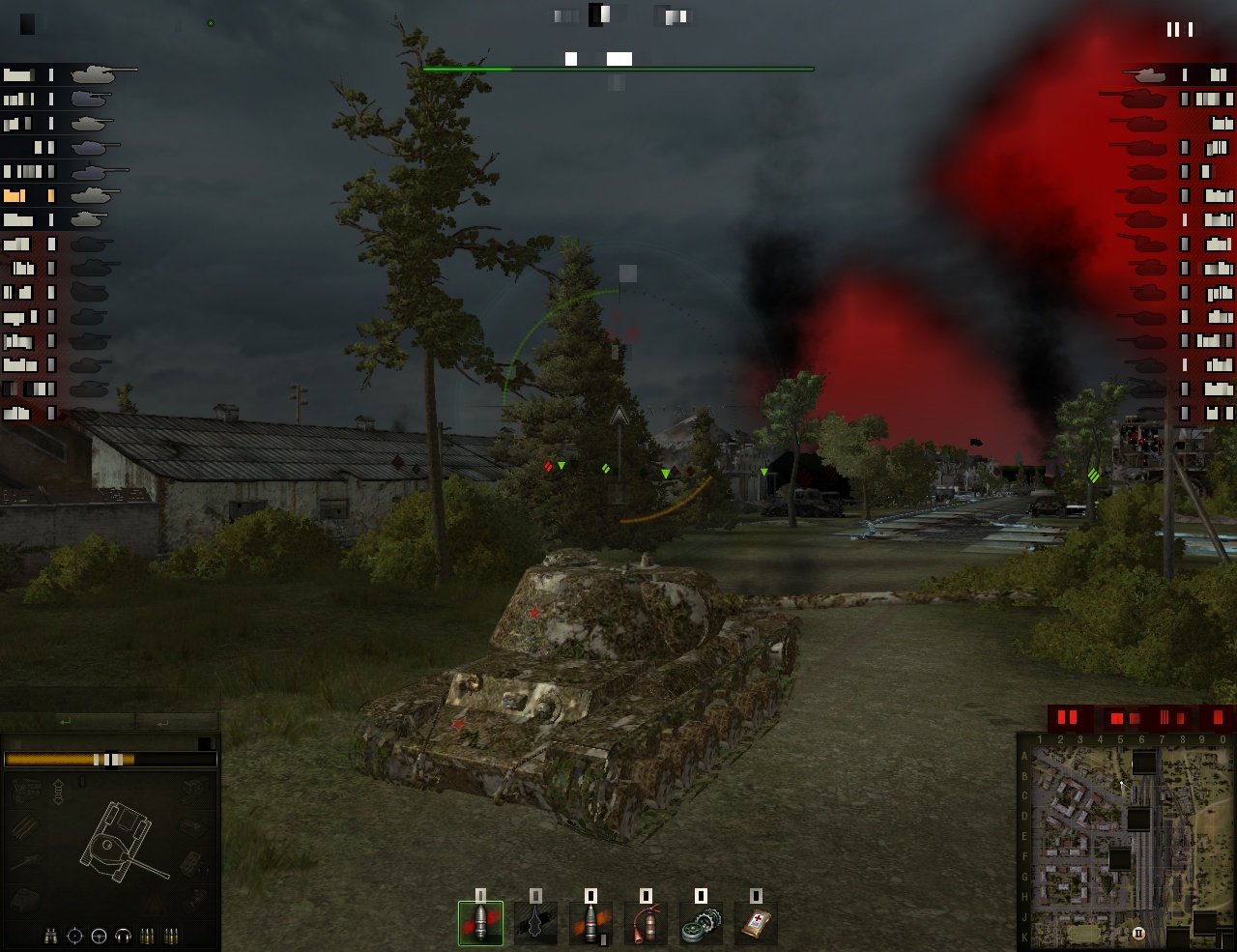The width and height of the screenshot is (1237, 952).
Task: Use the repair kit gears consumable
Action: pyautogui.click(x=701, y=924)
